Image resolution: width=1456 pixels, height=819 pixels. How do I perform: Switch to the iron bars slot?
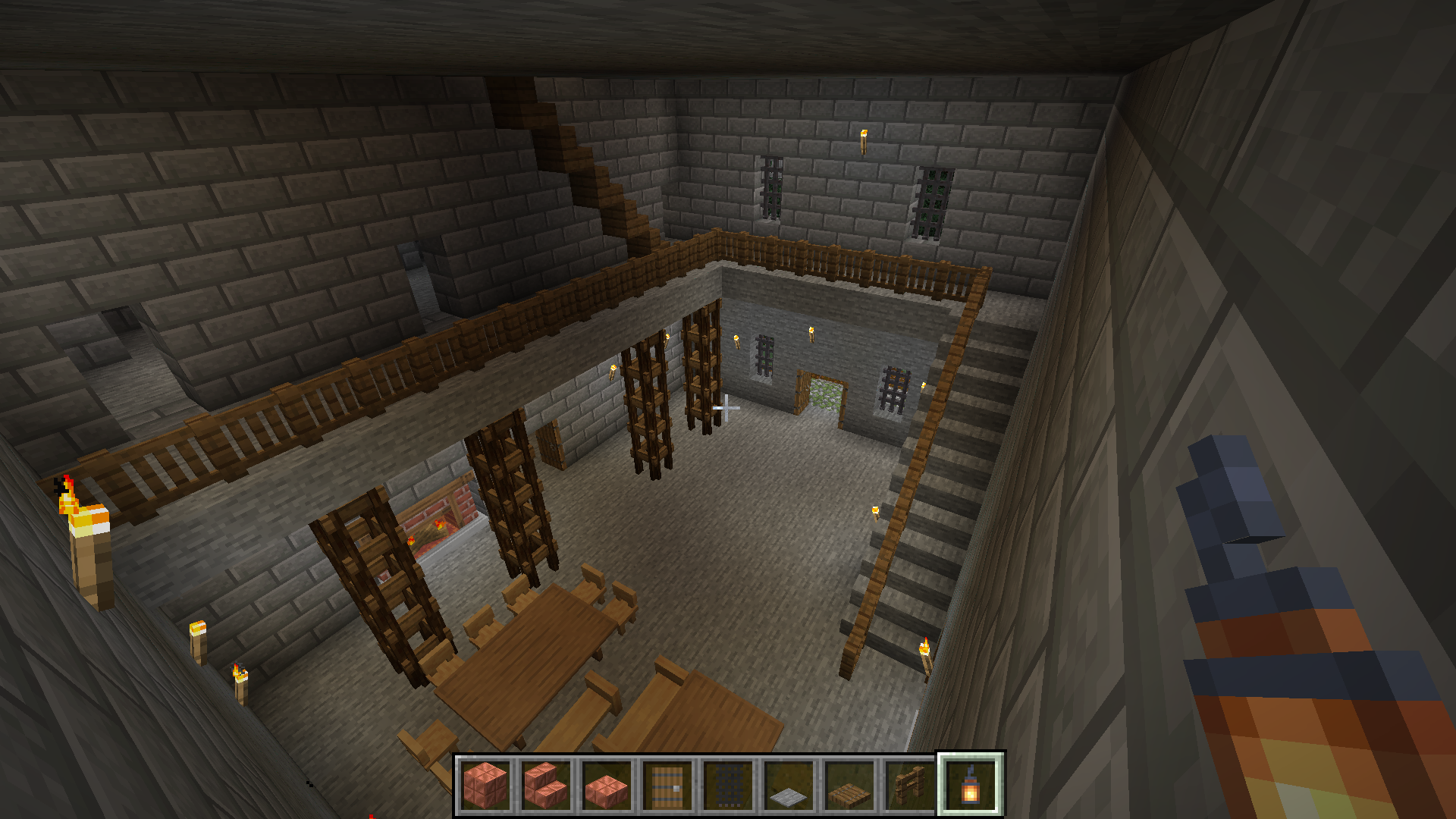pos(728,785)
